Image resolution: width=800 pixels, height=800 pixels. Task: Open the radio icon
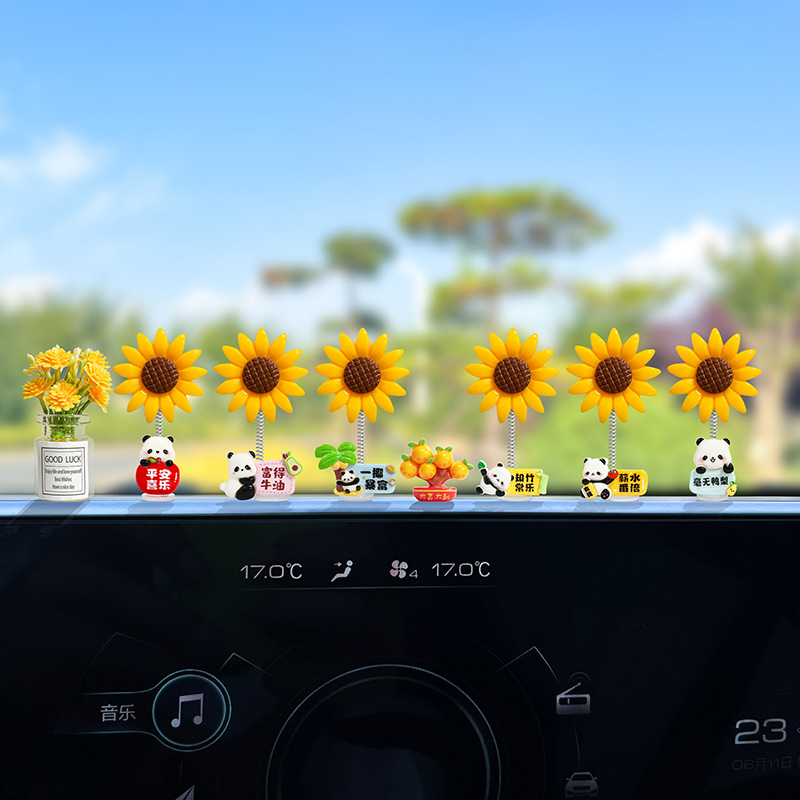pyautogui.click(x=573, y=703)
